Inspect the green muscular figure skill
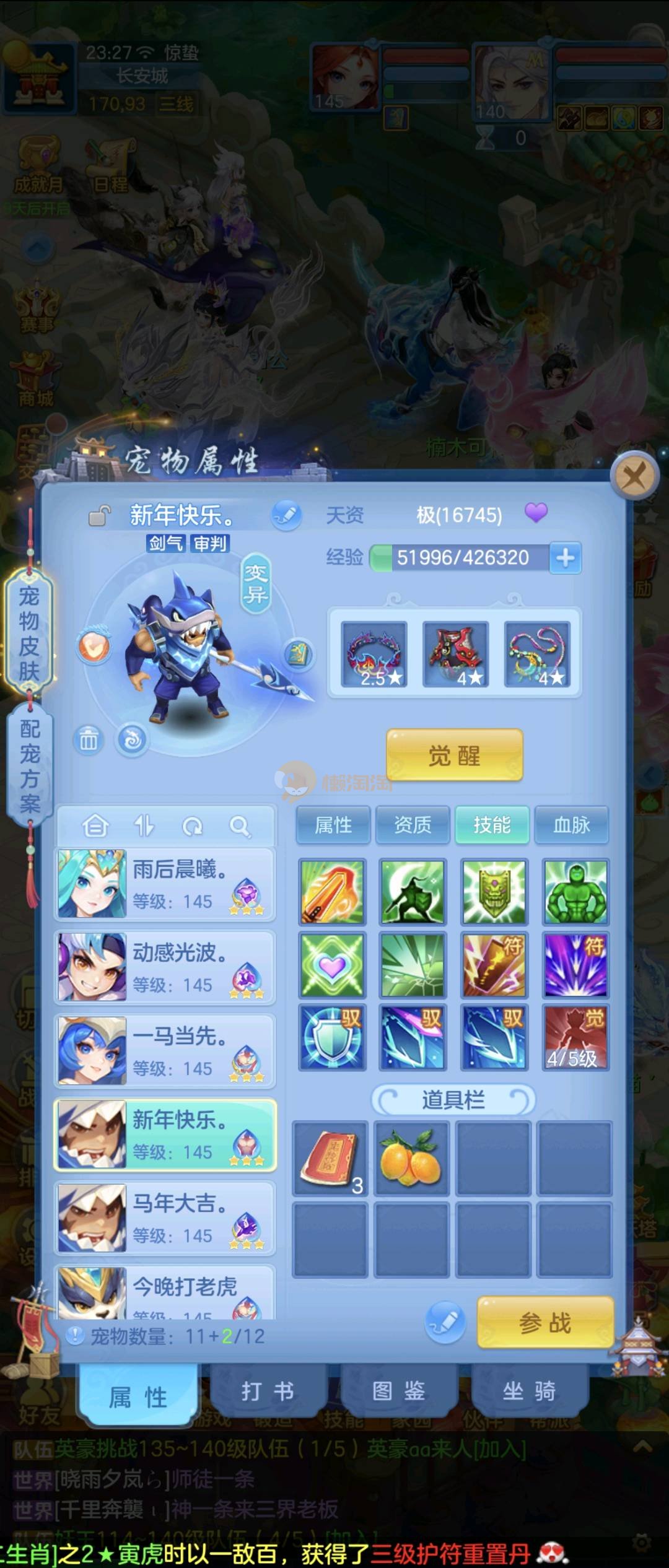669x1568 pixels. (575, 892)
